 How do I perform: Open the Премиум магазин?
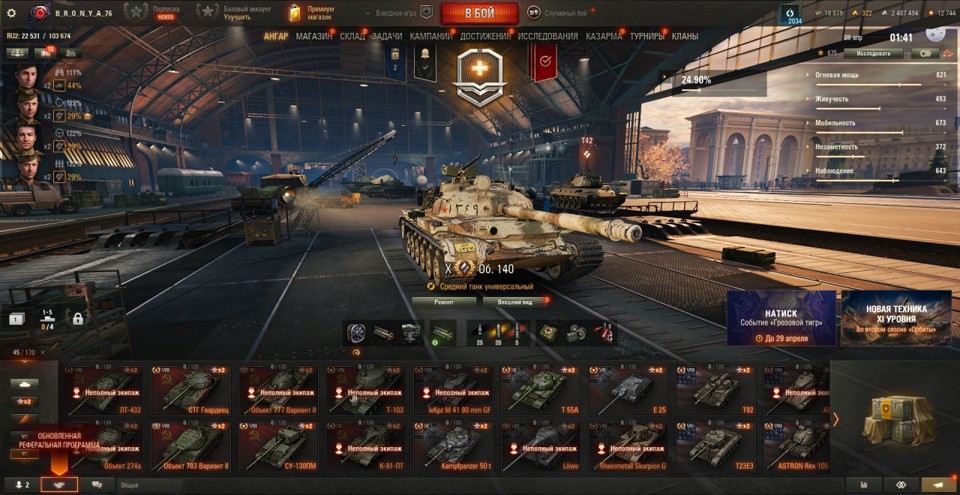click(311, 13)
